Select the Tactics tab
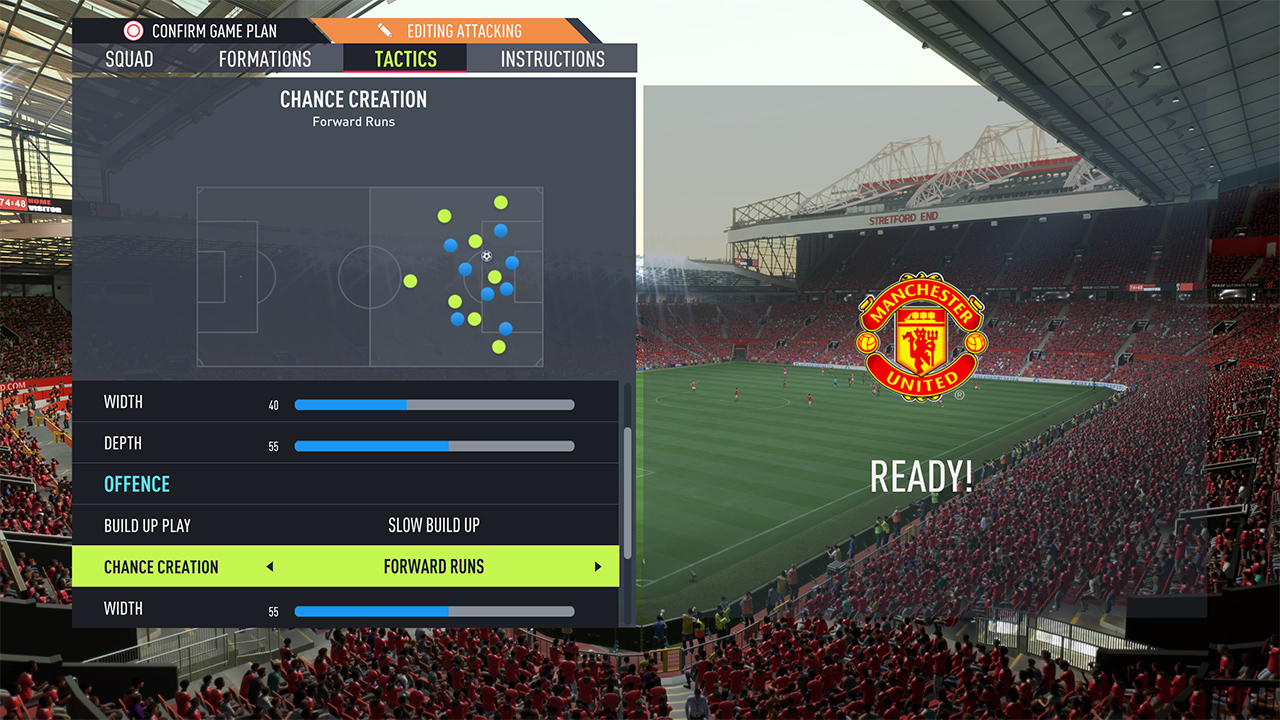The height and width of the screenshot is (720, 1280). click(x=405, y=59)
